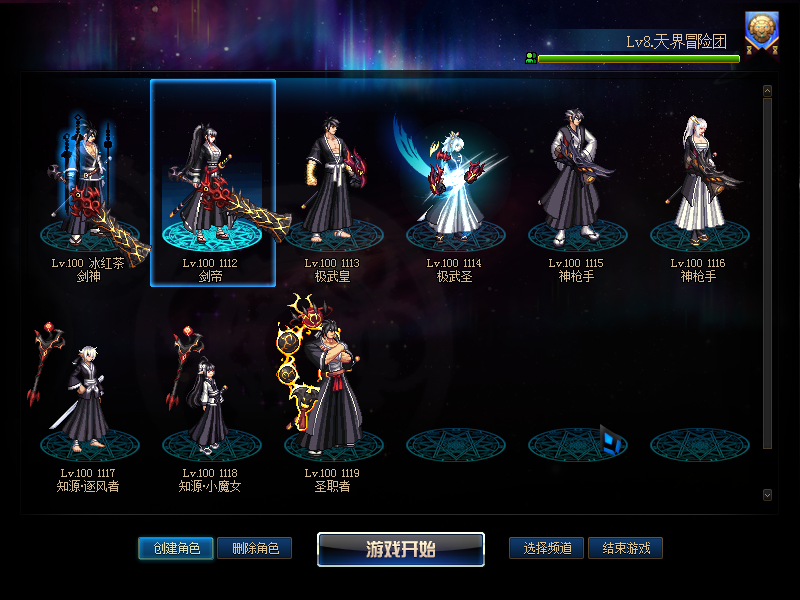
Task: Select the 冰红茶 剑神 character
Action: (x=88, y=185)
